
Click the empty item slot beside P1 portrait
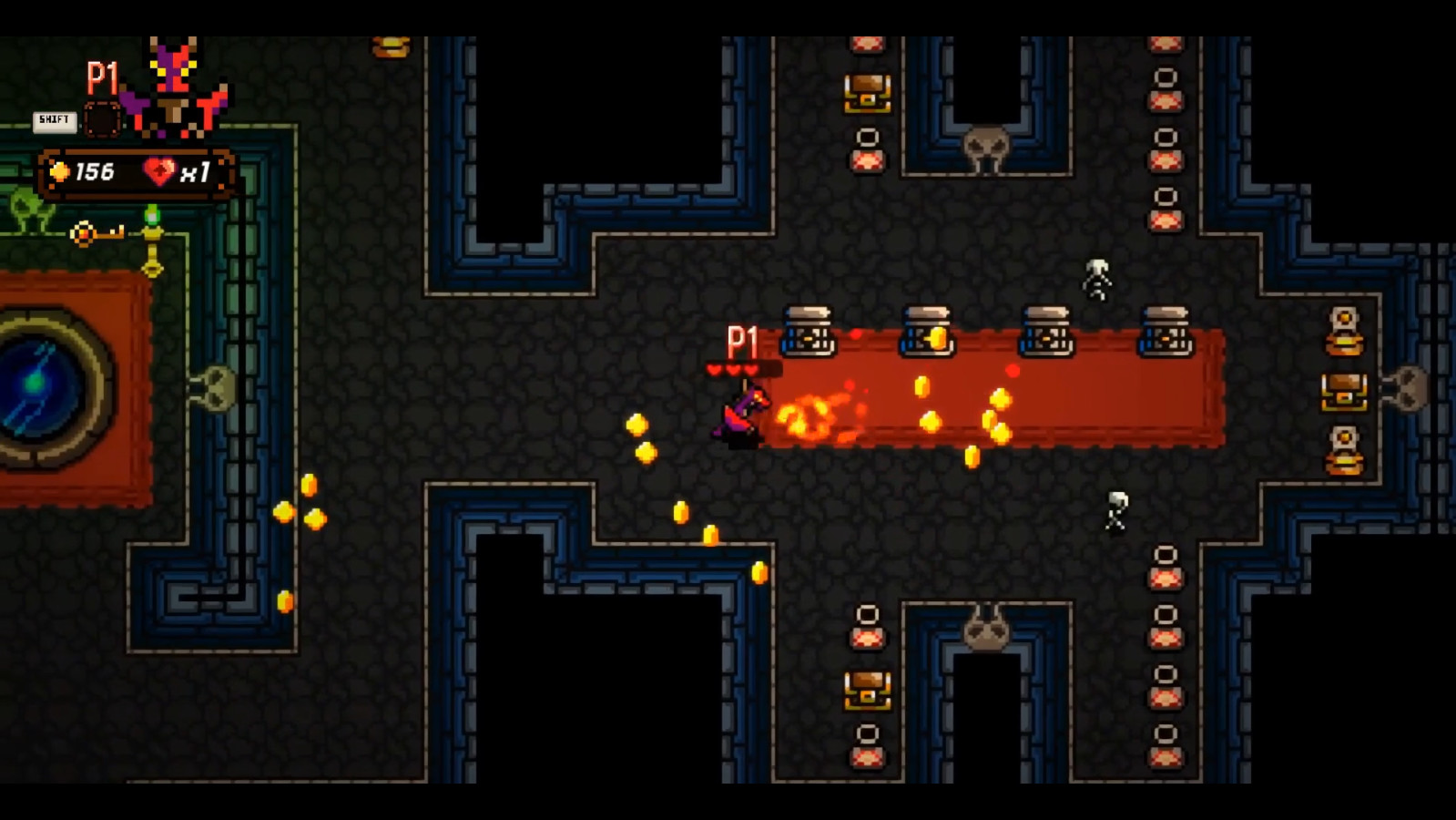(x=100, y=118)
